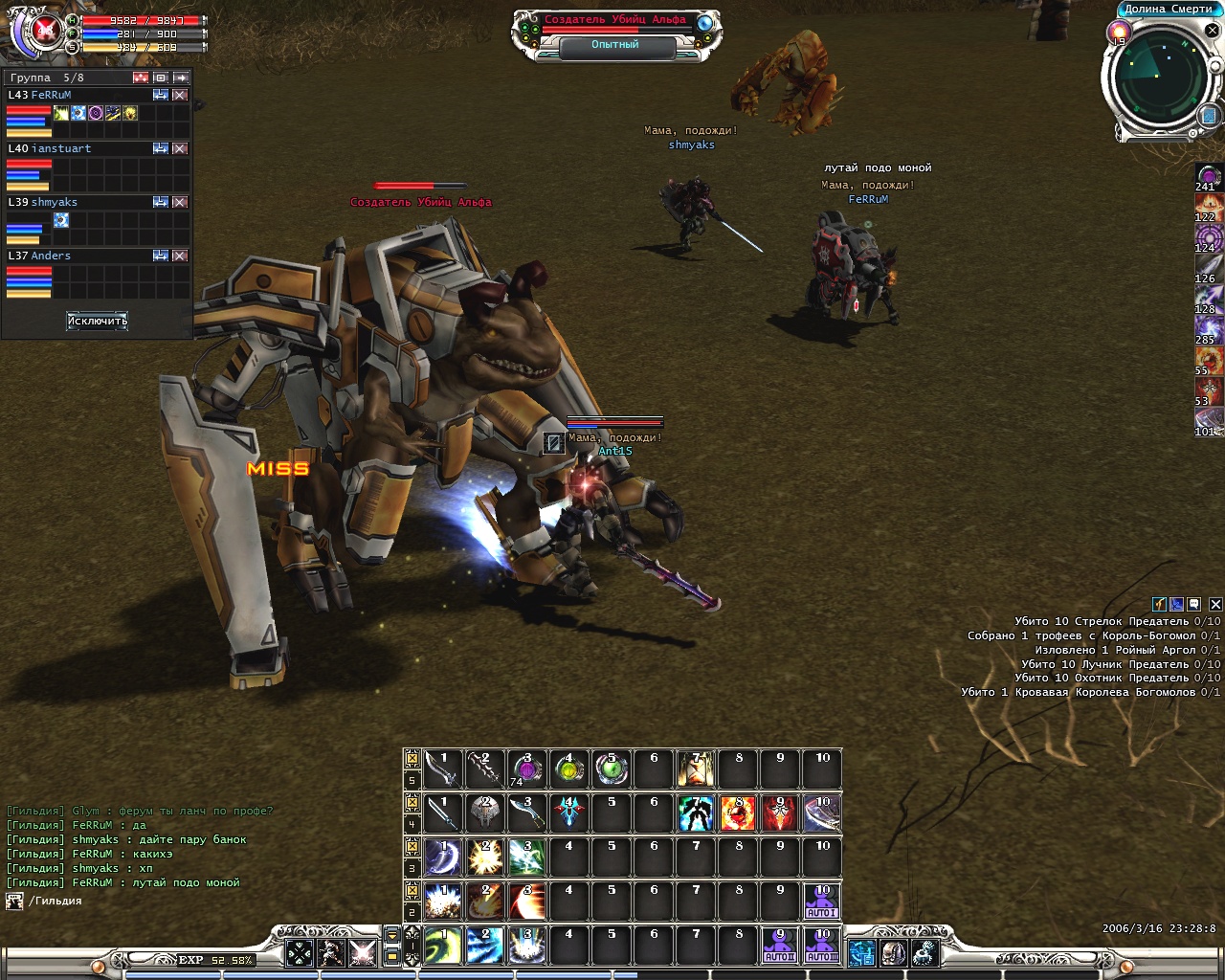Close the minimap with its X button
The height and width of the screenshot is (980, 1225).
coord(1211,31)
